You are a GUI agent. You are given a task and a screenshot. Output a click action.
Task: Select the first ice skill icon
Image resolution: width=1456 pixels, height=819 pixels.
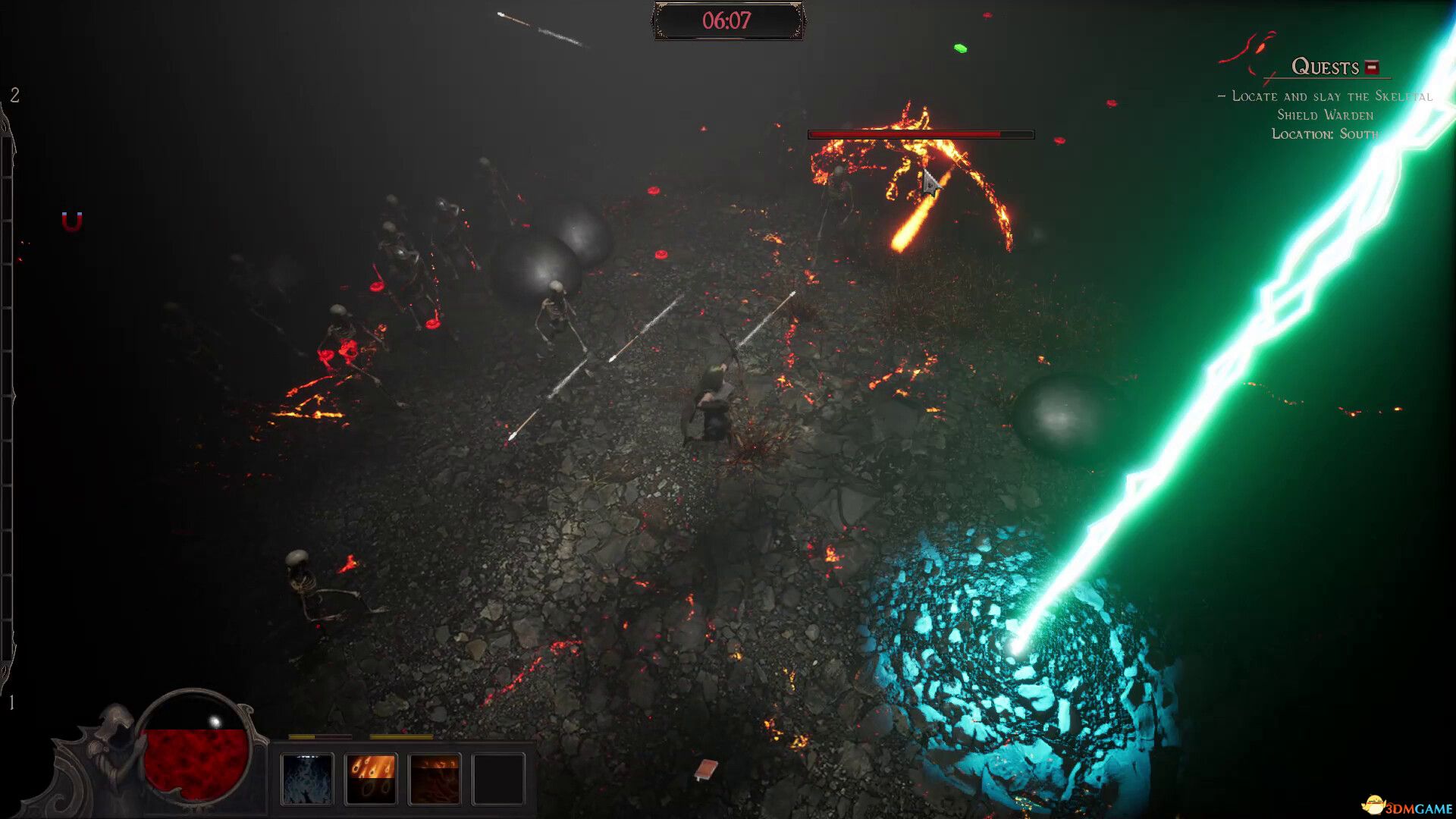click(x=307, y=777)
